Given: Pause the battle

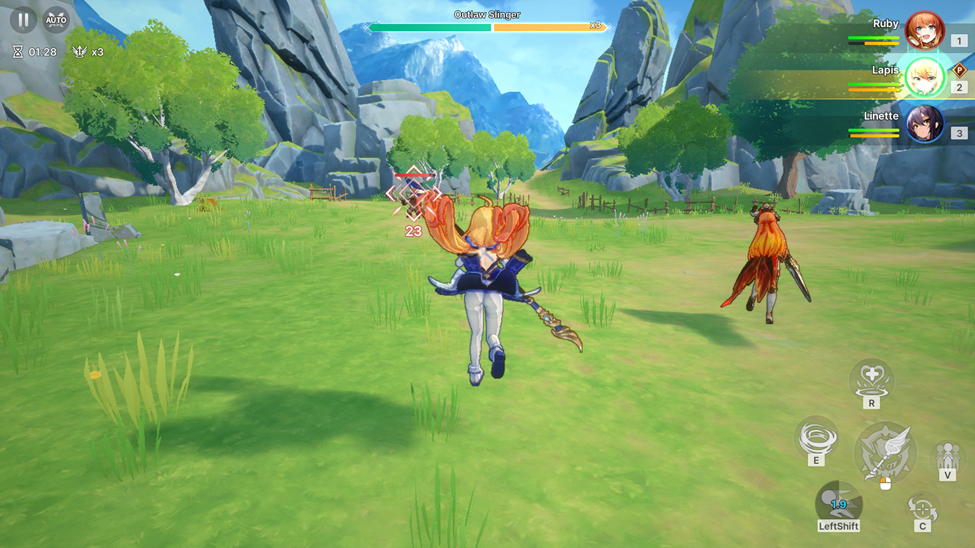Looking at the screenshot, I should click(x=23, y=20).
